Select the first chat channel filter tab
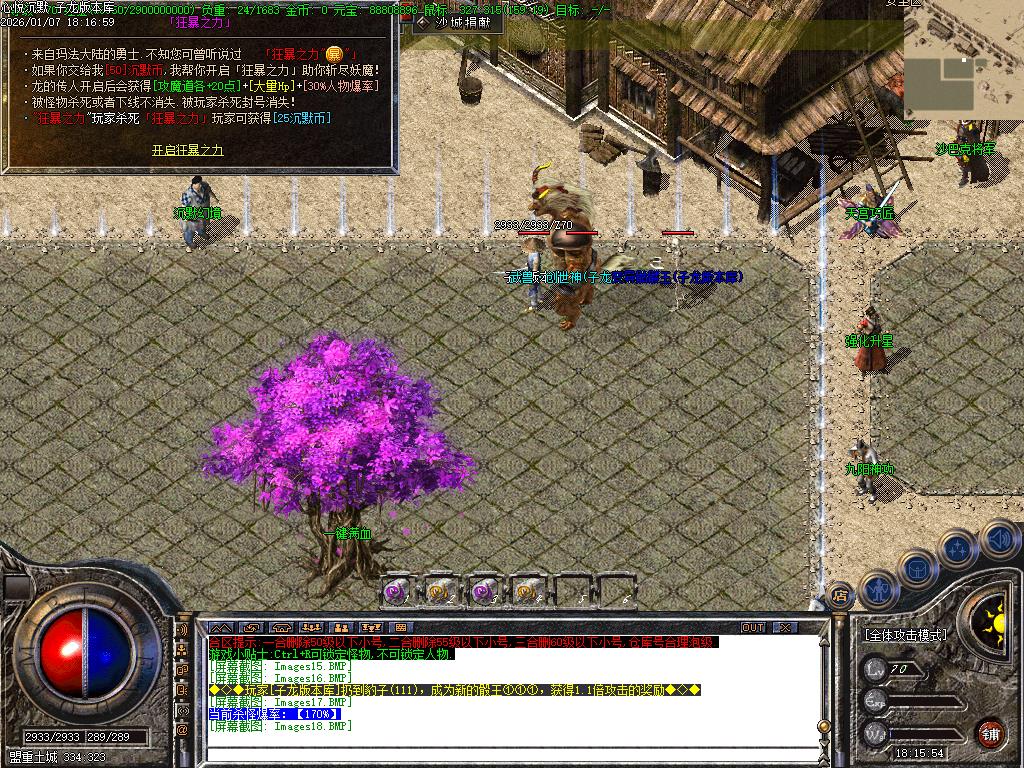Viewport: 1024px width, 768px height. 222,628
